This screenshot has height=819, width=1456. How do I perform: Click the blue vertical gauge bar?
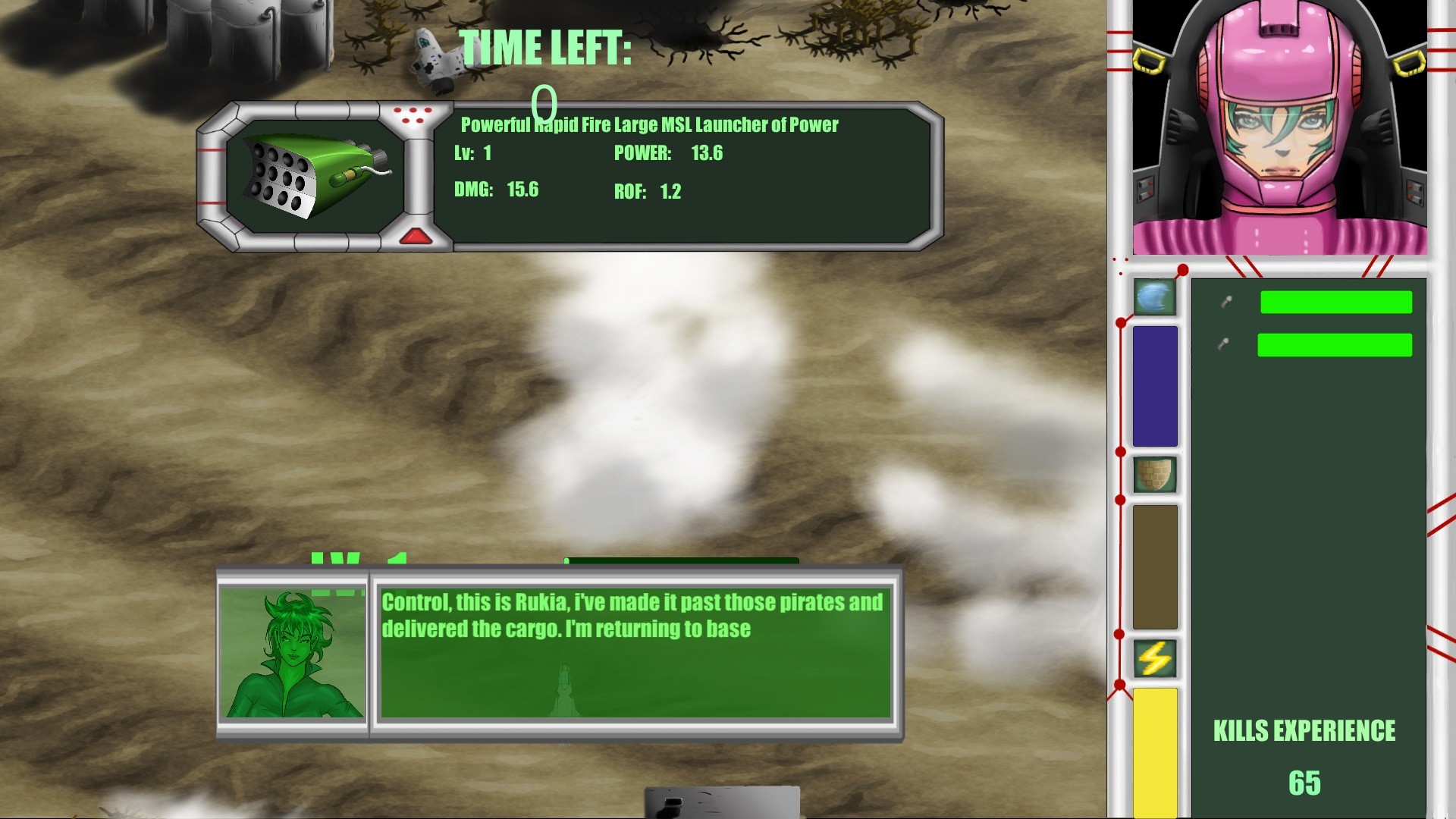click(1154, 387)
